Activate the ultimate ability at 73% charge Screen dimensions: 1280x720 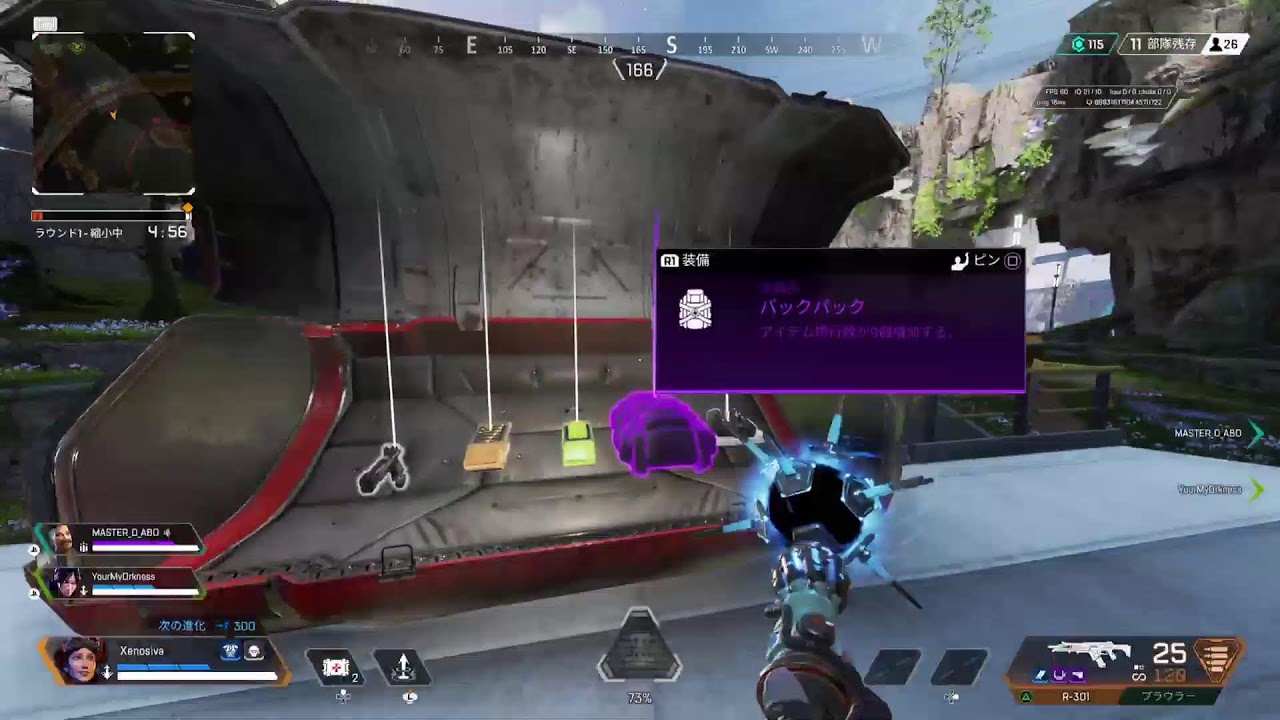(639, 657)
